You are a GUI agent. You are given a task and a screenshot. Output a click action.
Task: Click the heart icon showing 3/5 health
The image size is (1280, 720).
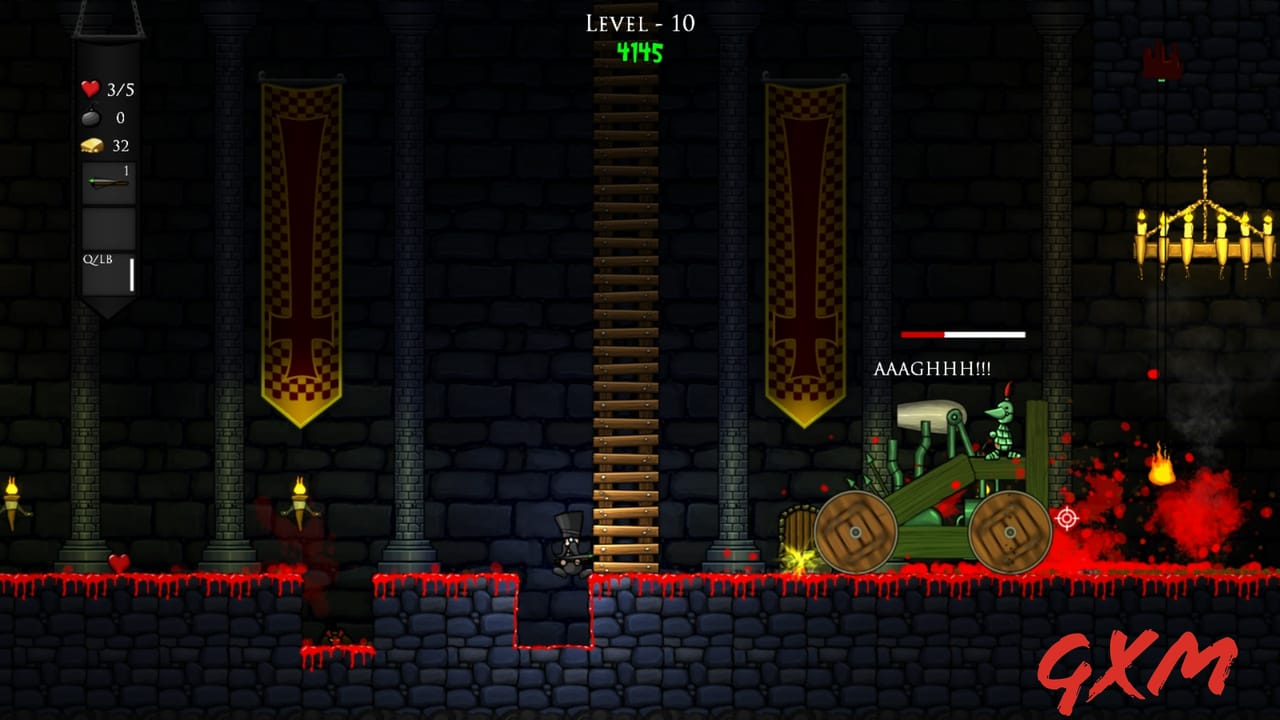(88, 88)
